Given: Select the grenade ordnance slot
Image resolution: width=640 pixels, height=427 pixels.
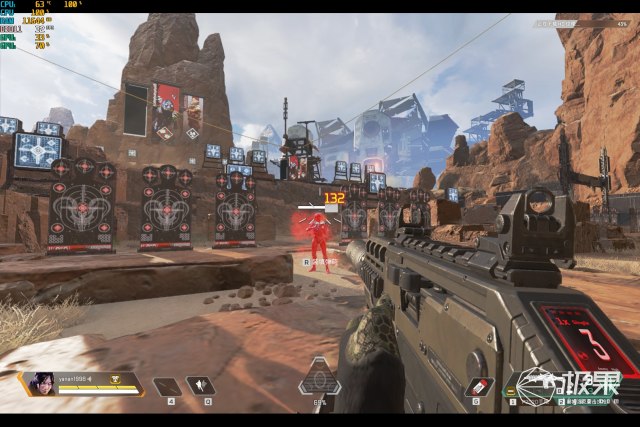Looking at the screenshot, I should pos(482,386).
